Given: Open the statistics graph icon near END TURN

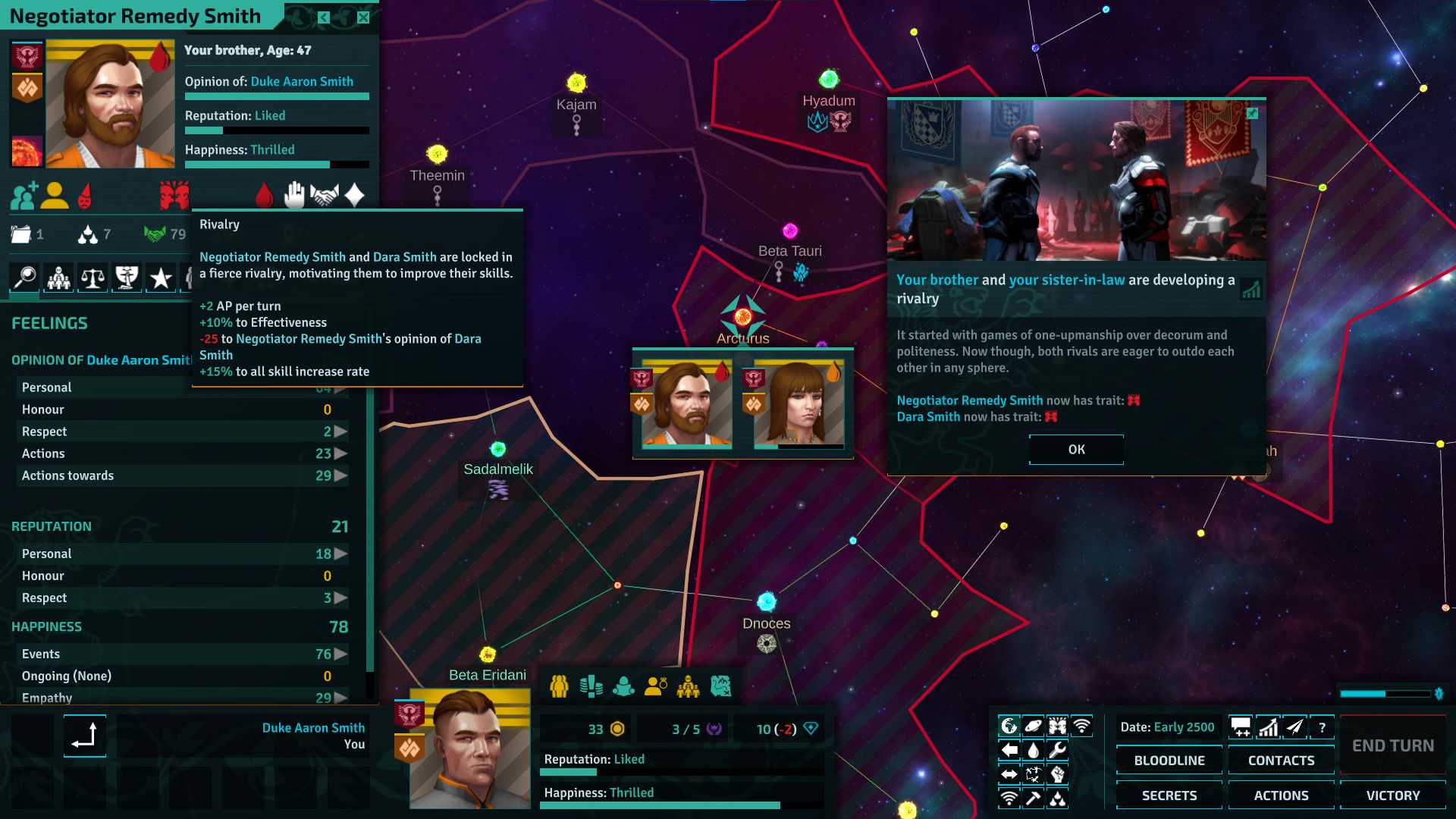Looking at the screenshot, I should click(1267, 728).
